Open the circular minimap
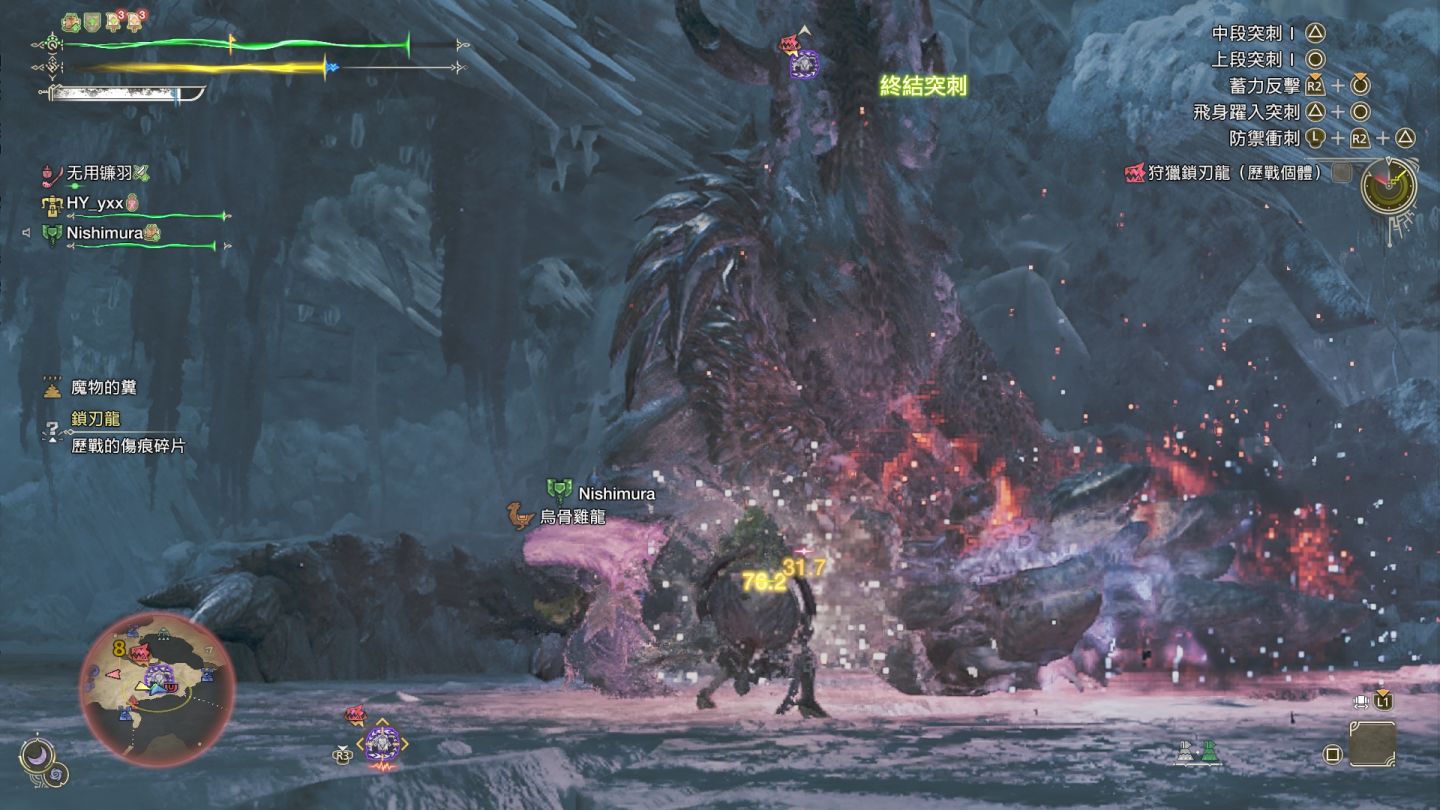This screenshot has width=1440, height=810. 157,690
